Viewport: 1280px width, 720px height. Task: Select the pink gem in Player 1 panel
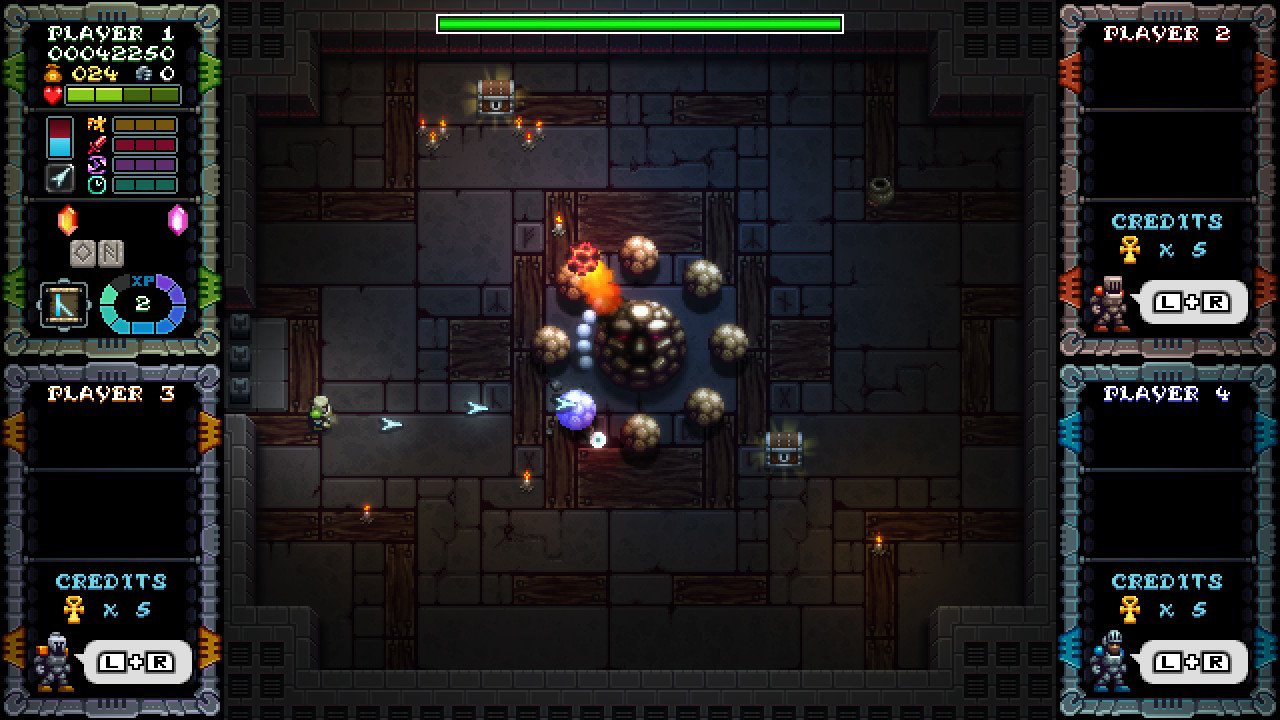point(178,220)
